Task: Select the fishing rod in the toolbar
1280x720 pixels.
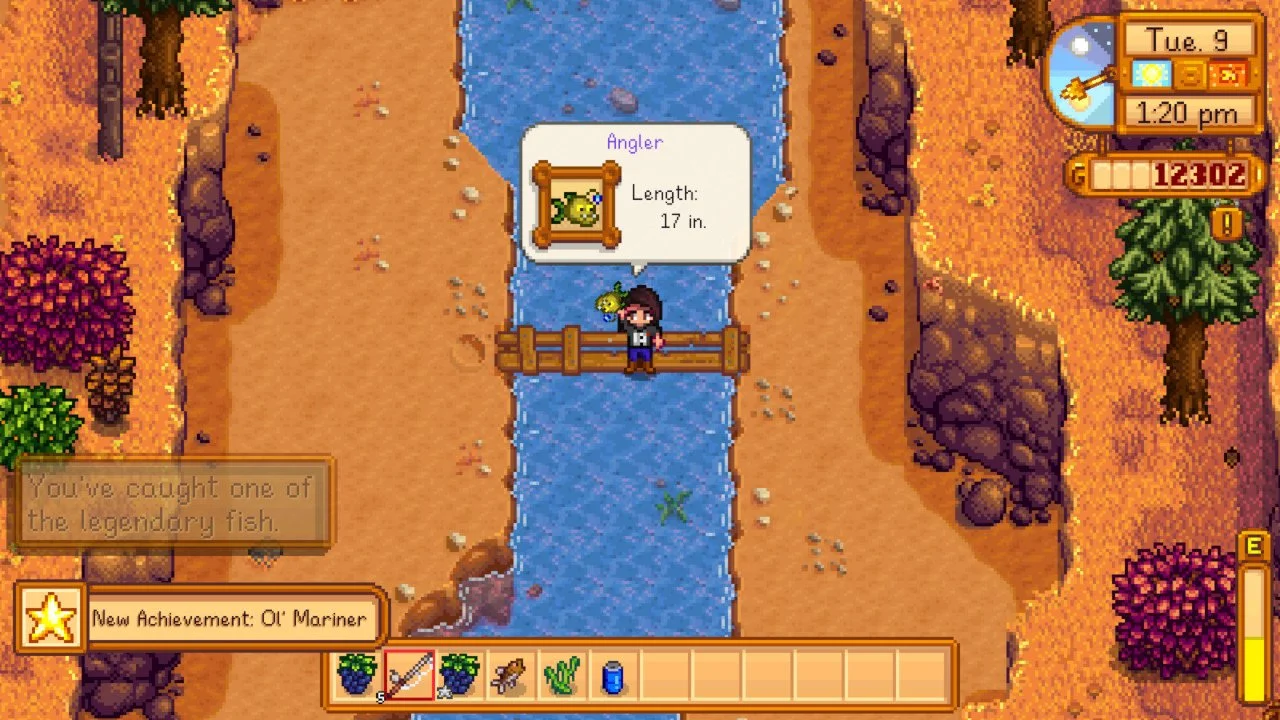Action: [x=409, y=676]
